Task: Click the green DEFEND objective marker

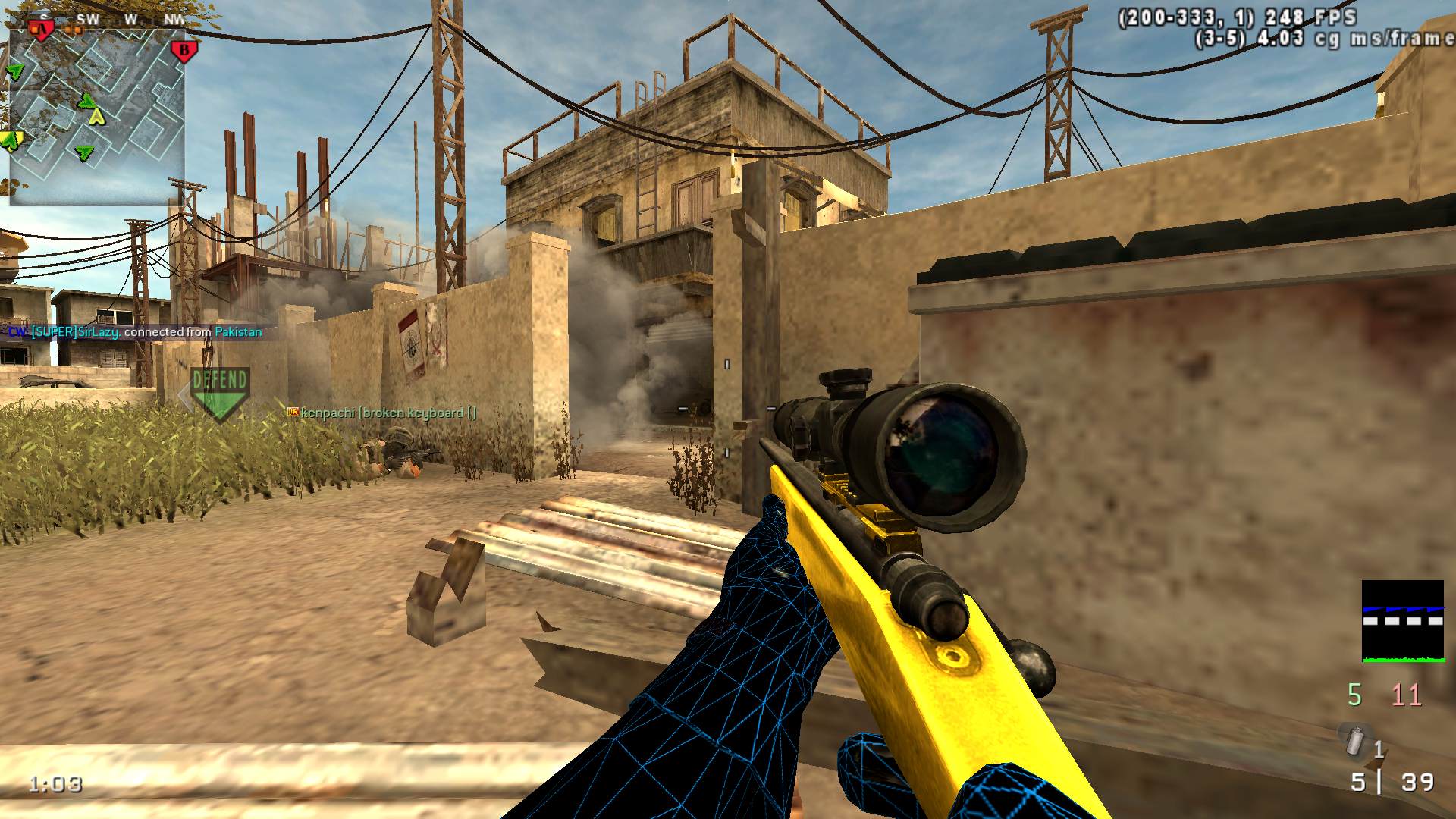Action: (x=220, y=392)
